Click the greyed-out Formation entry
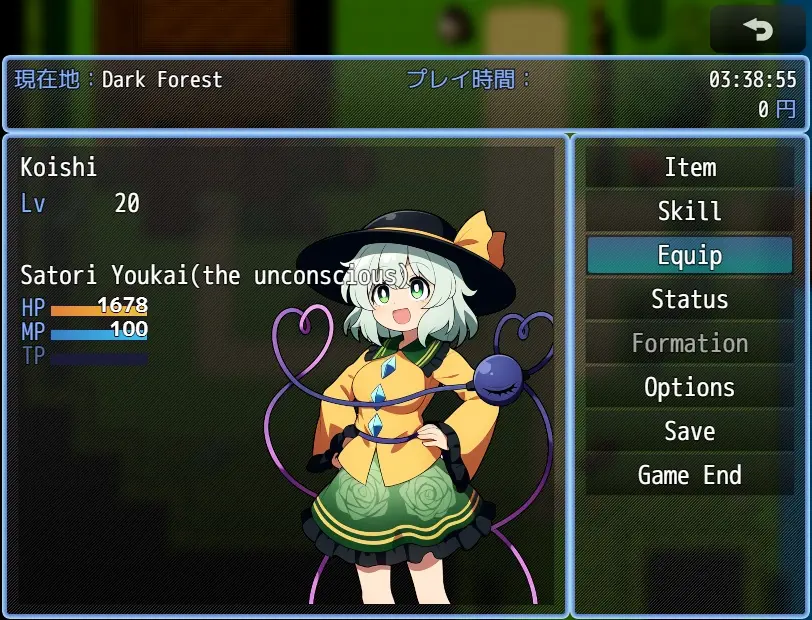Viewport: 812px width, 620px height. [x=690, y=343]
